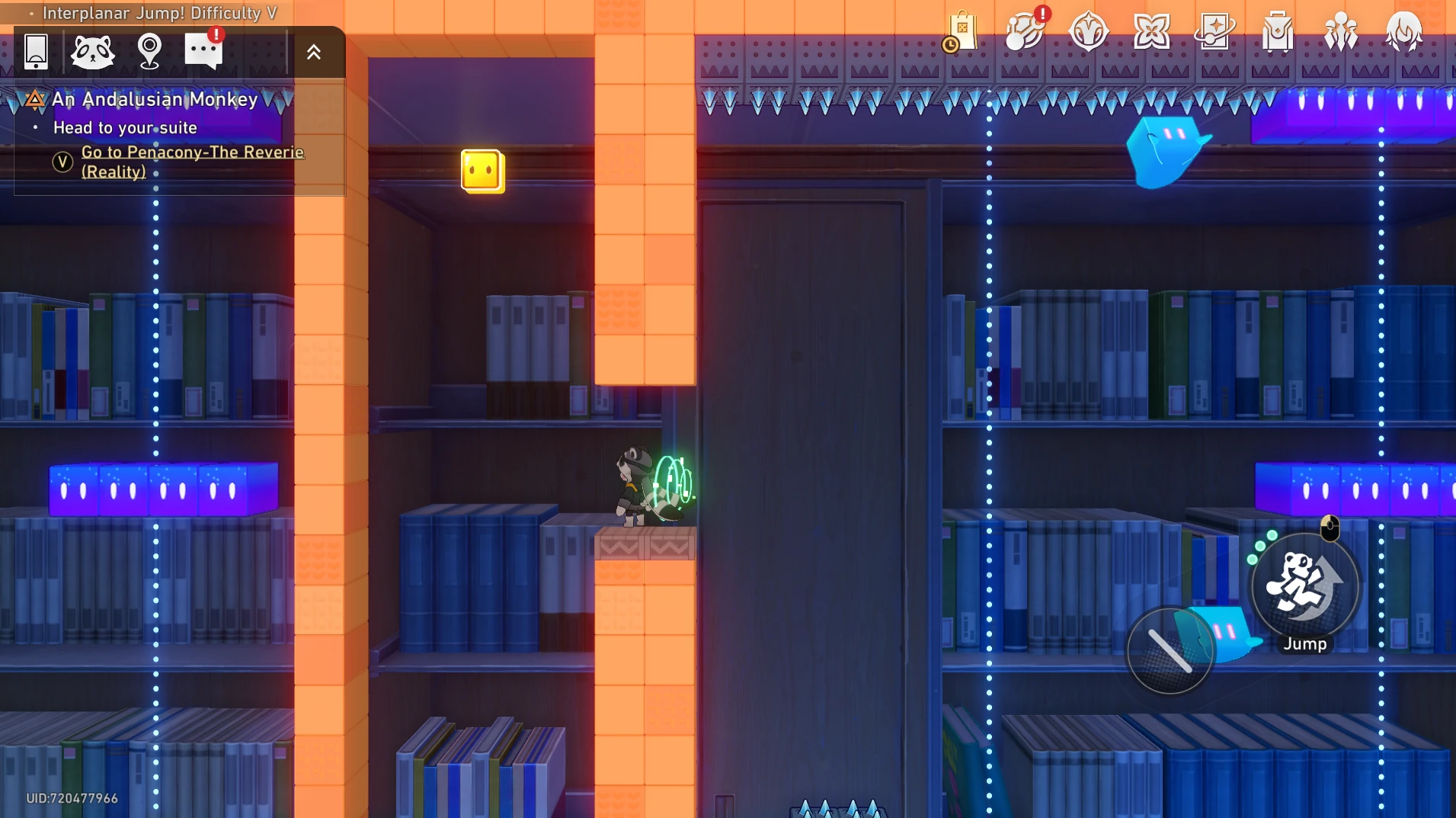The image size is (1456, 818).
Task: Open the star card Warp icon
Action: coord(1214,33)
